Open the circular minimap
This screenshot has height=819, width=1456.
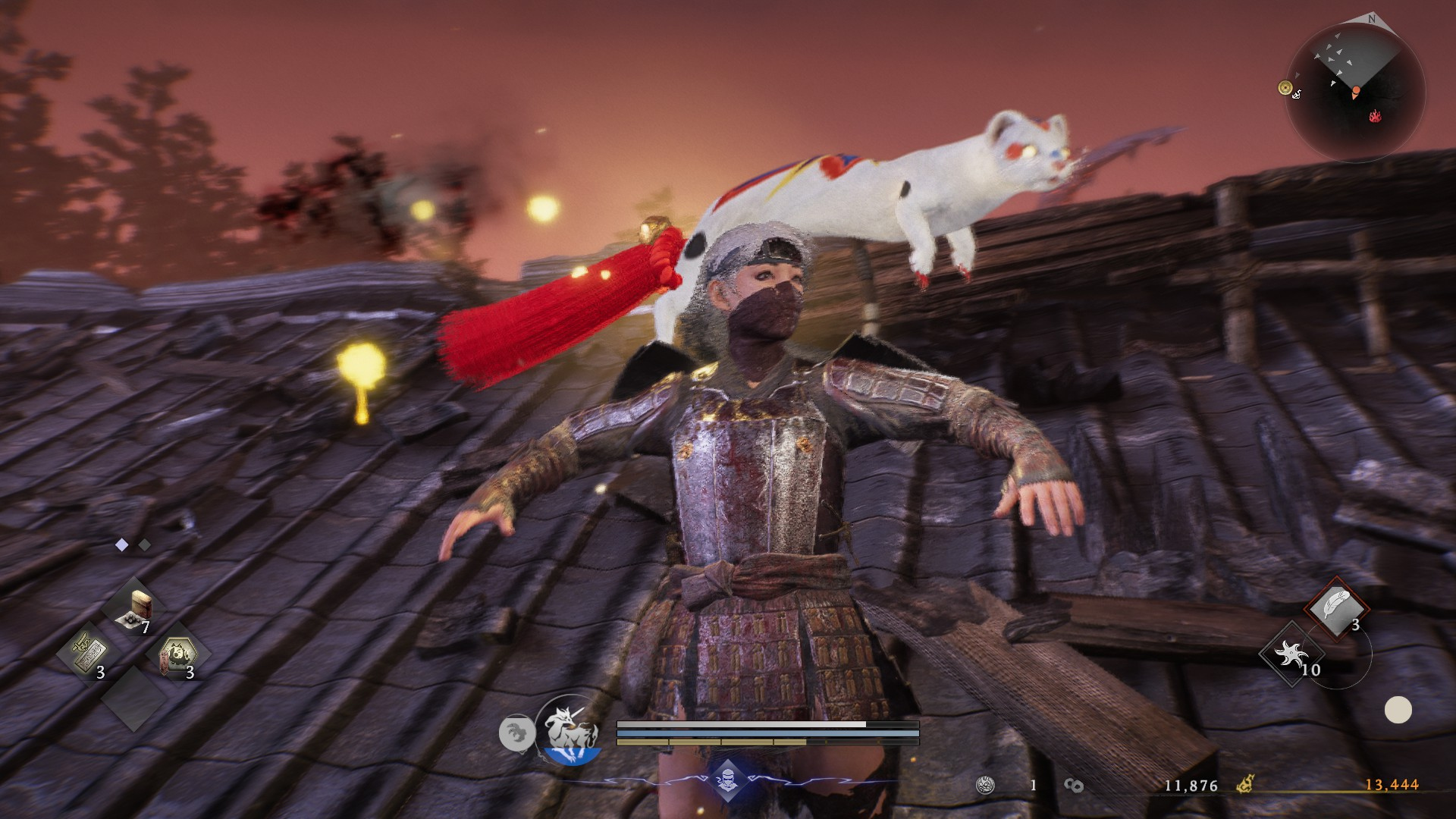click(x=1356, y=93)
